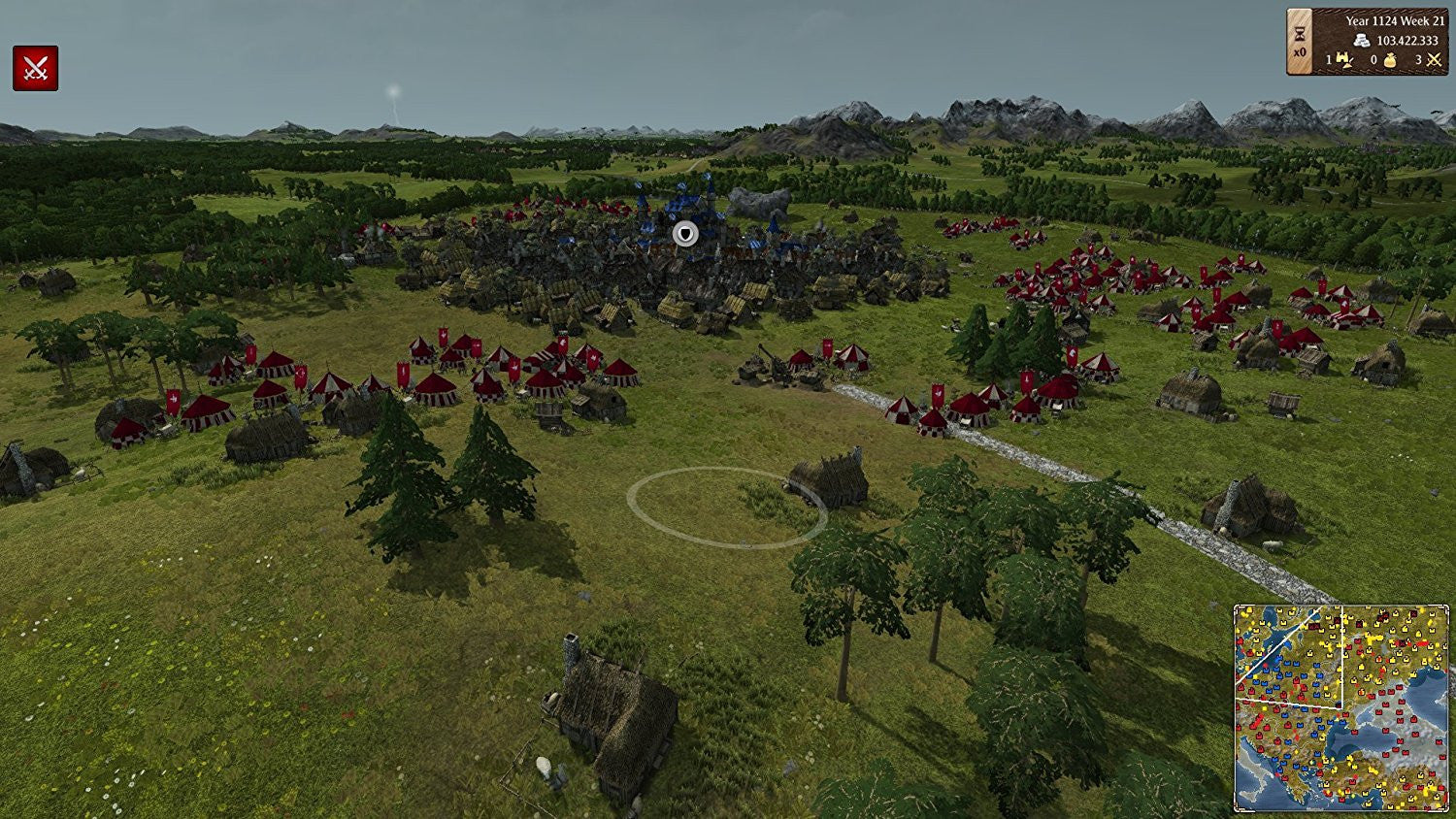1456x819 pixels.
Task: Click the silver coins treasury icon
Action: pos(1363,41)
